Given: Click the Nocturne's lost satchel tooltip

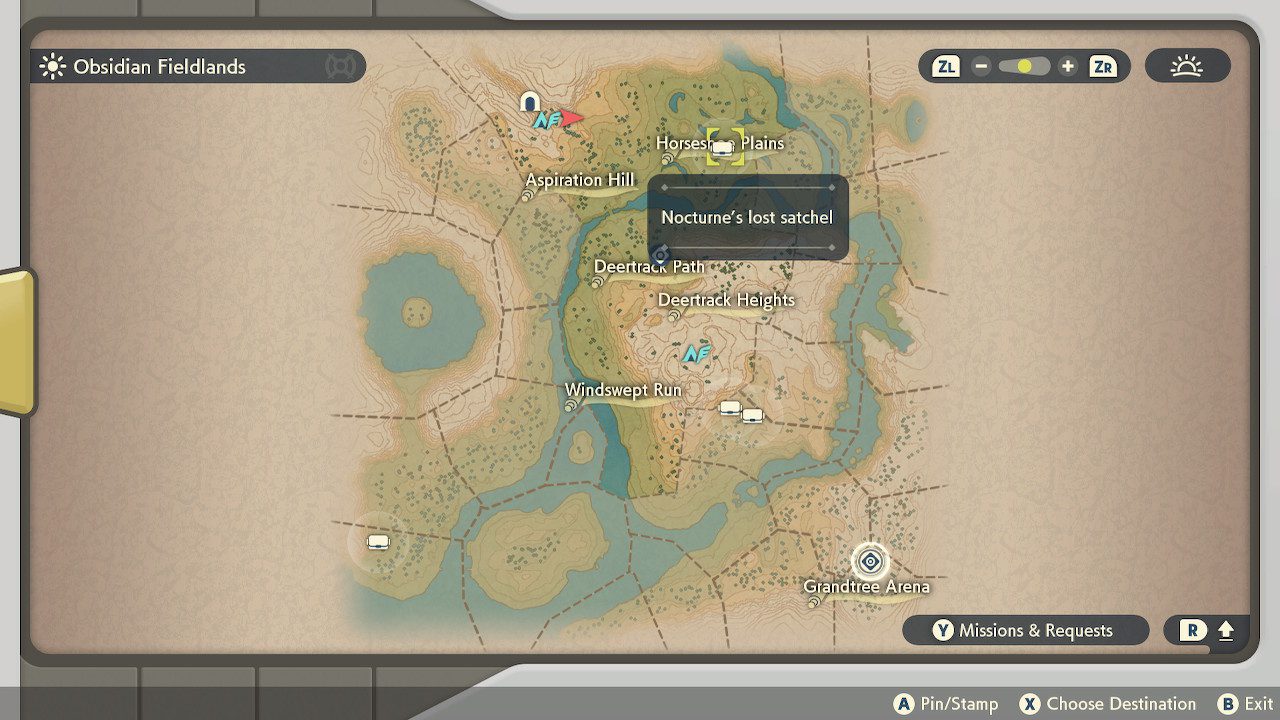Looking at the screenshot, I should pos(747,216).
